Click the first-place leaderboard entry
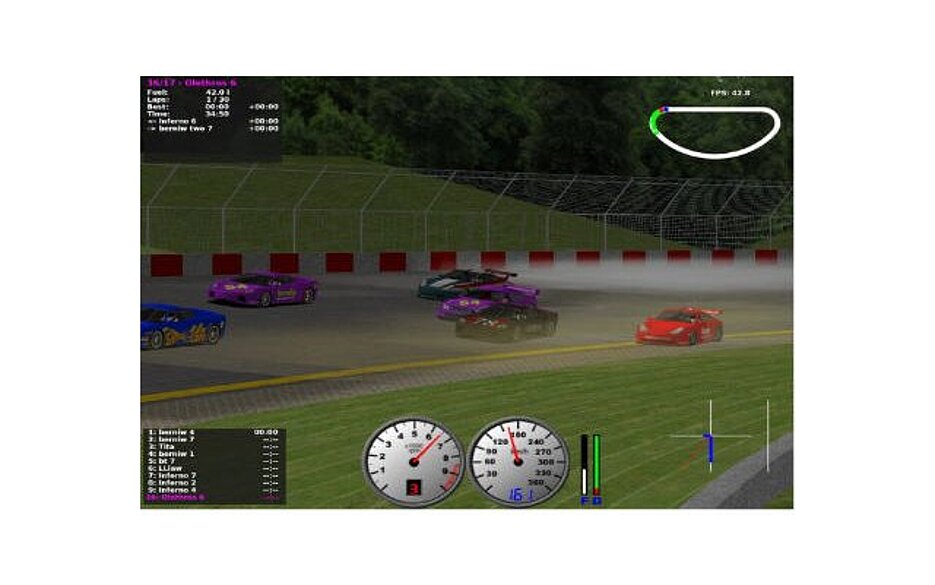Screen dimensions: 935x585 point(170,432)
